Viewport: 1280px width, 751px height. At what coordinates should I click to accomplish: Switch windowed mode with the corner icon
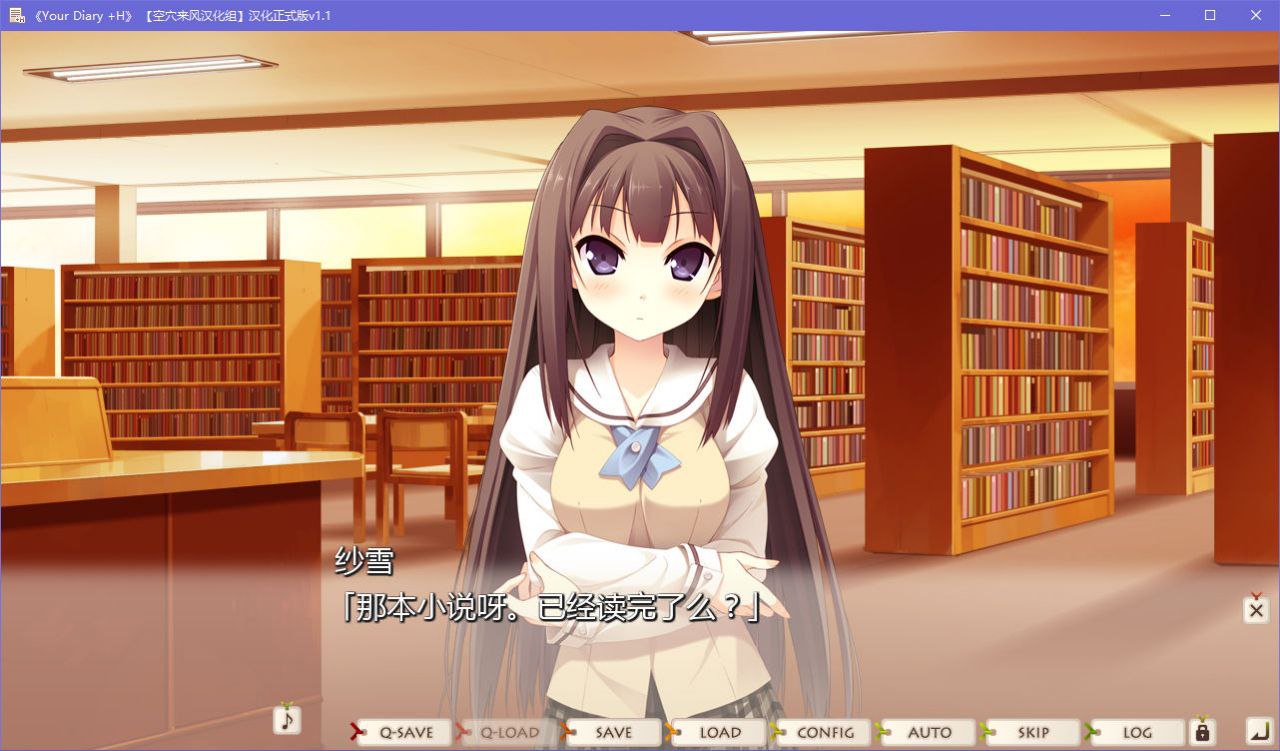(x=1260, y=732)
